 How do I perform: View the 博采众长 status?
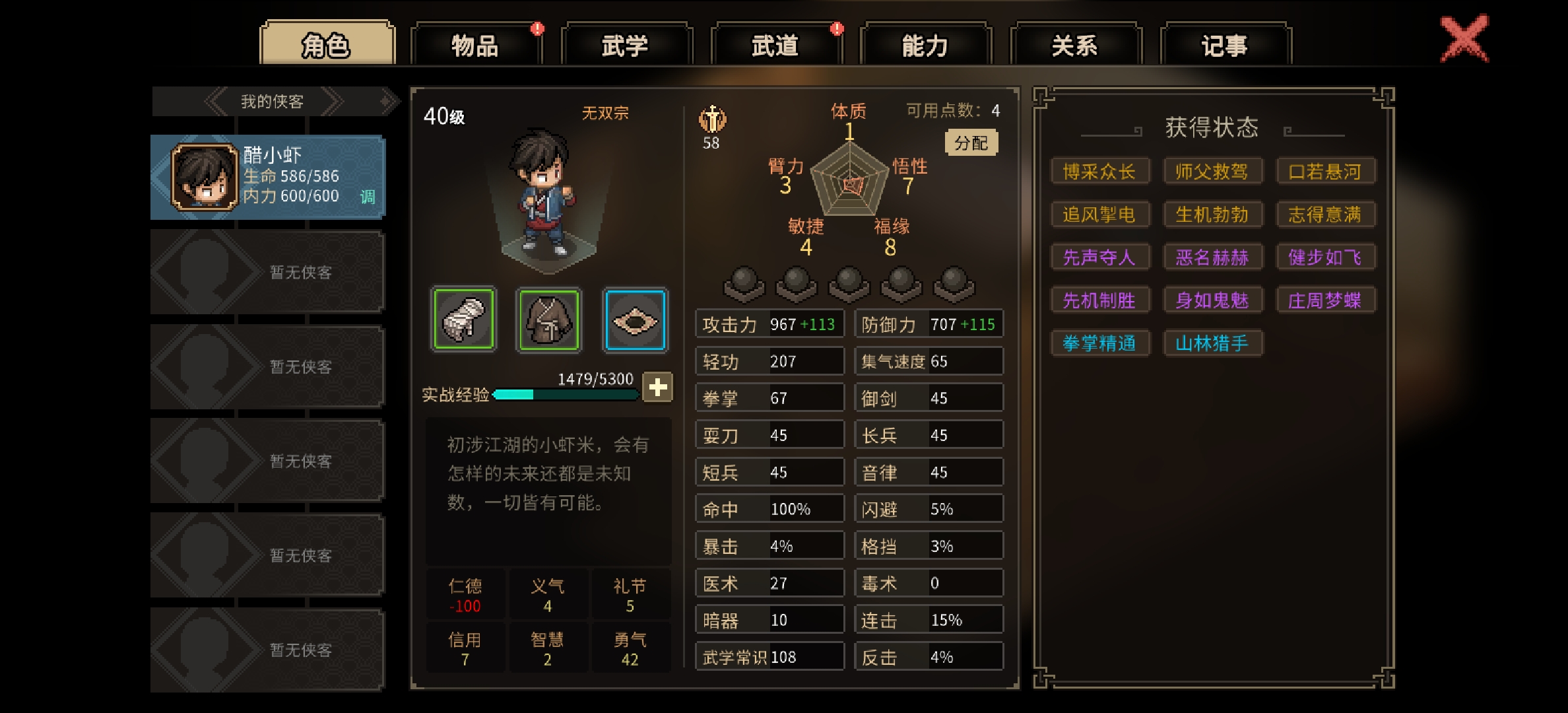tap(1099, 172)
